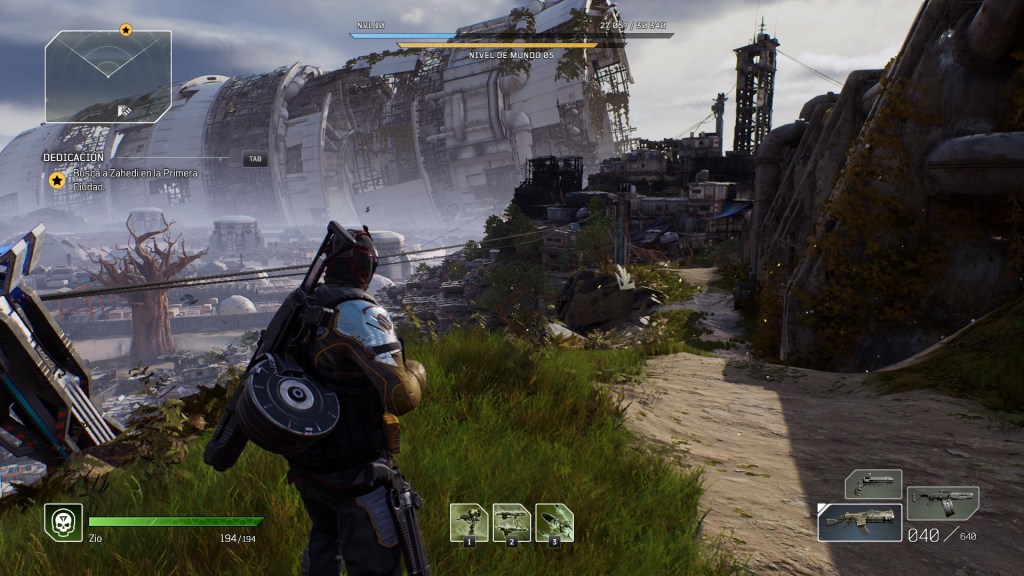The image size is (1024, 576).
Task: Trigger the skill in slot 3
Action: tap(554, 522)
